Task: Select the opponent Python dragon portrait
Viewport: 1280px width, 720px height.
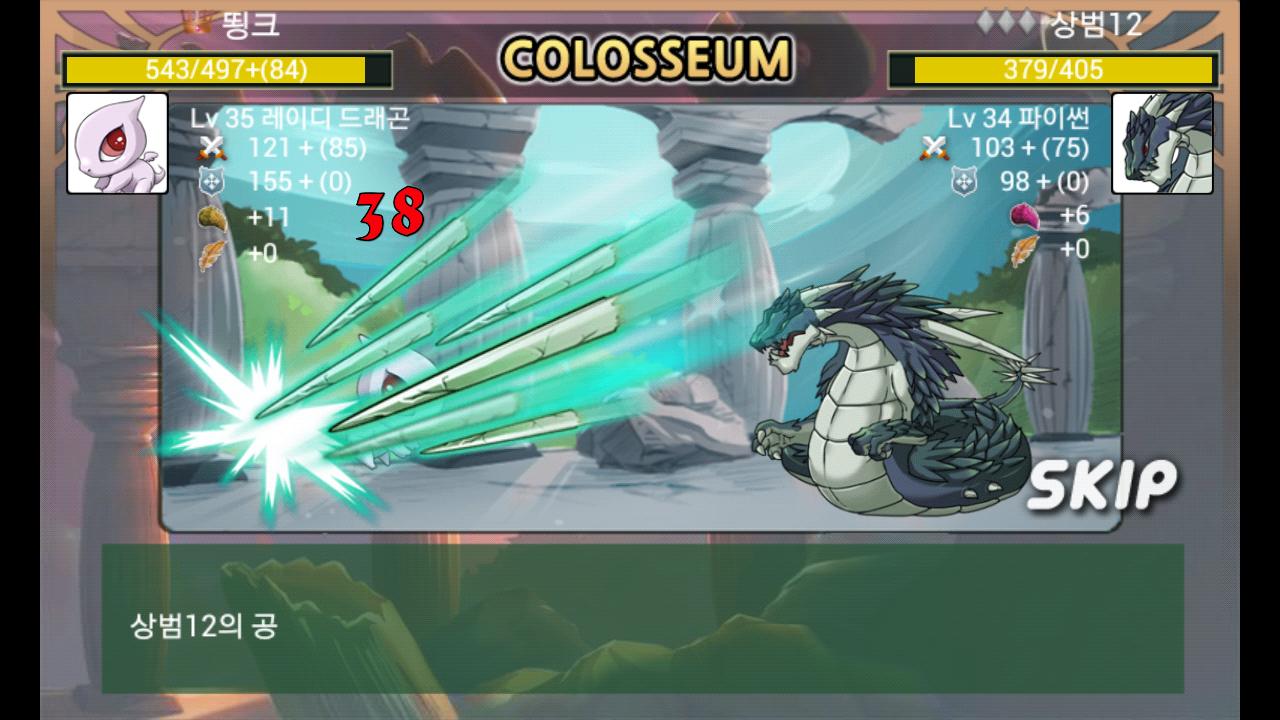Action: point(1162,143)
